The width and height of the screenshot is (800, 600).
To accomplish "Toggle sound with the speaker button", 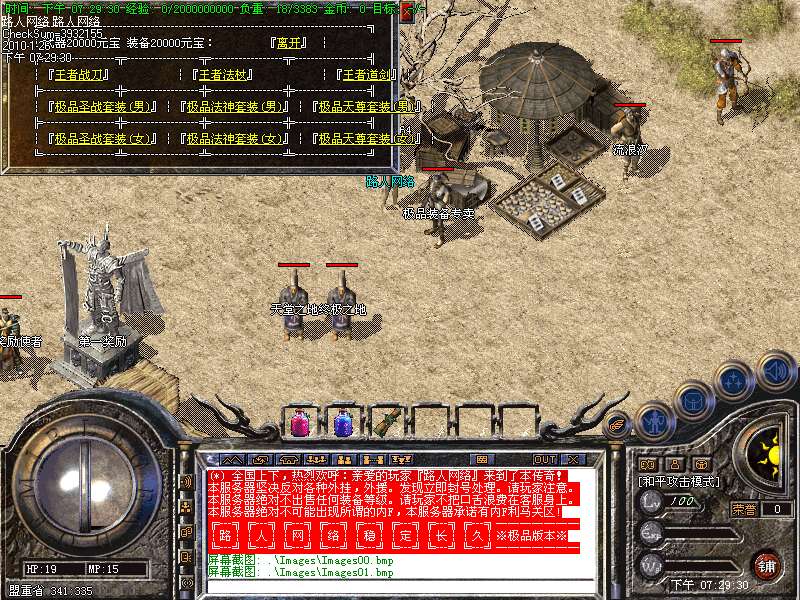I will pos(774,370).
